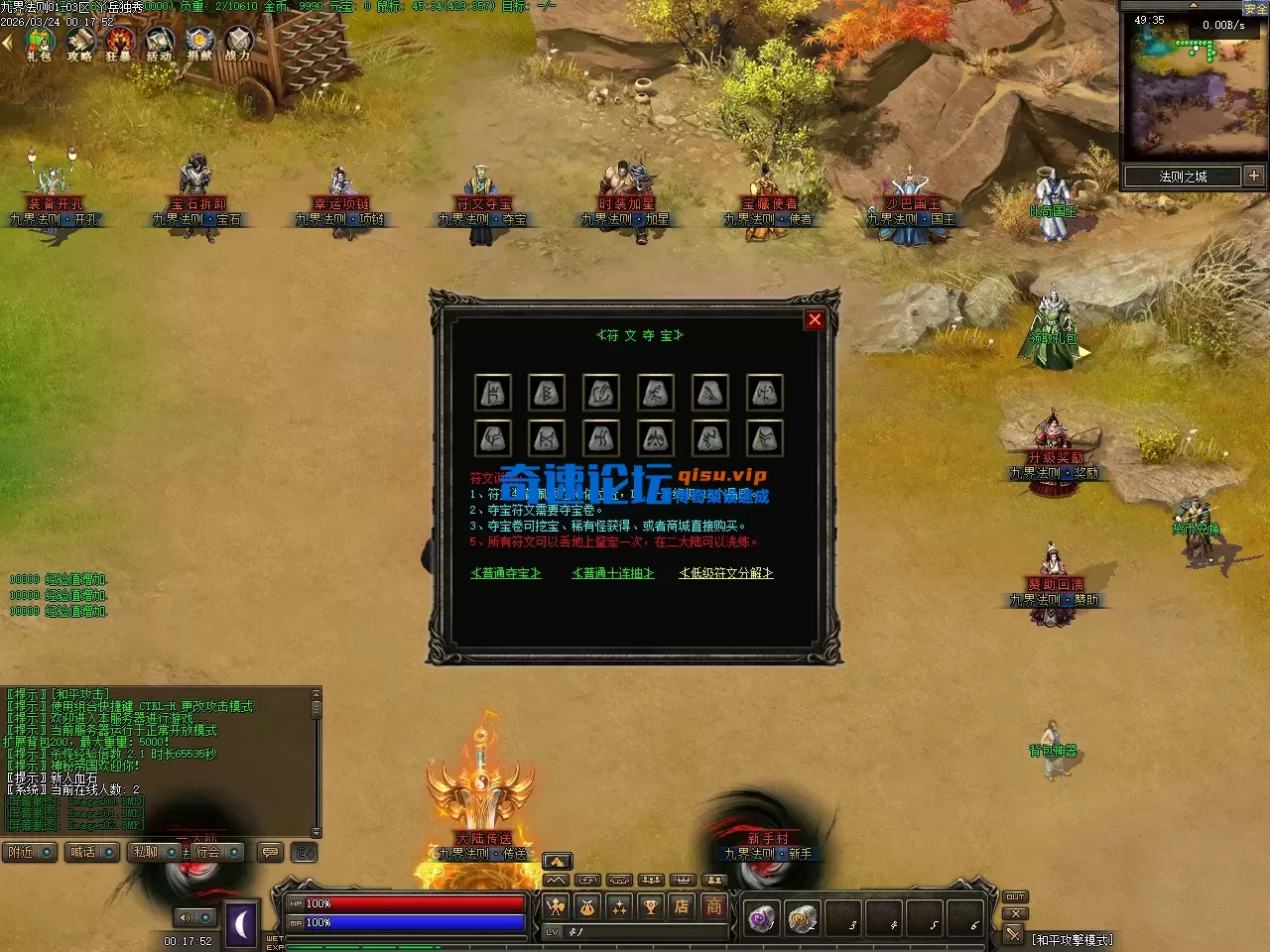Open the 店 shop button

coord(682,906)
